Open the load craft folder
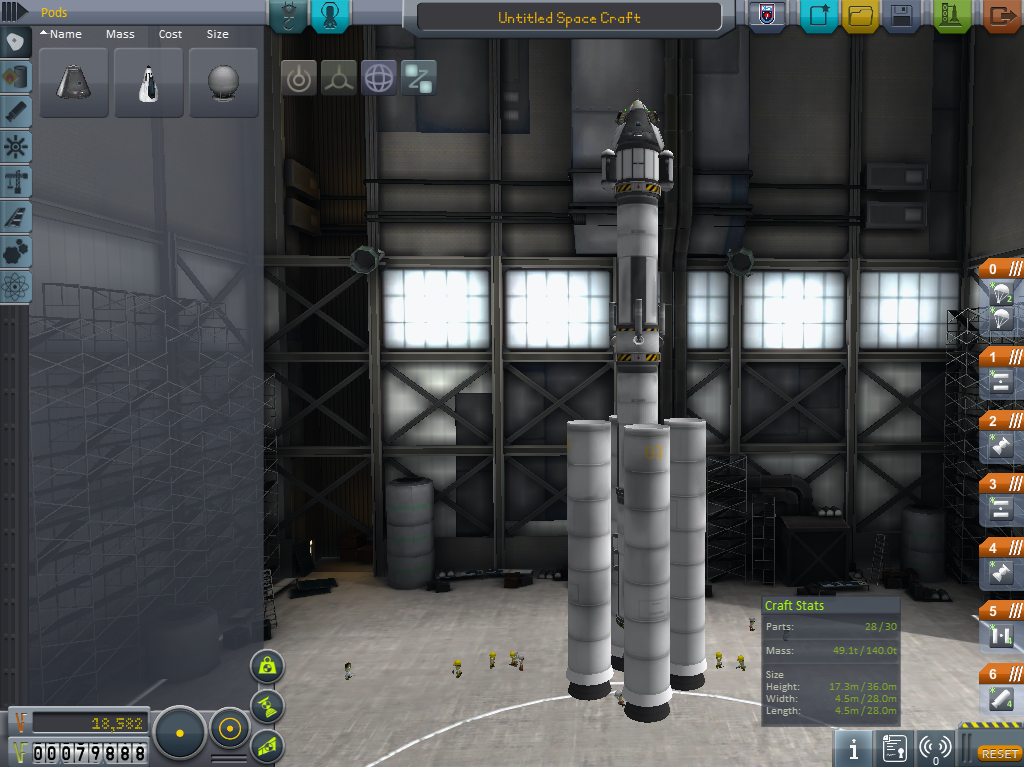This screenshot has width=1024, height=767. (861, 16)
